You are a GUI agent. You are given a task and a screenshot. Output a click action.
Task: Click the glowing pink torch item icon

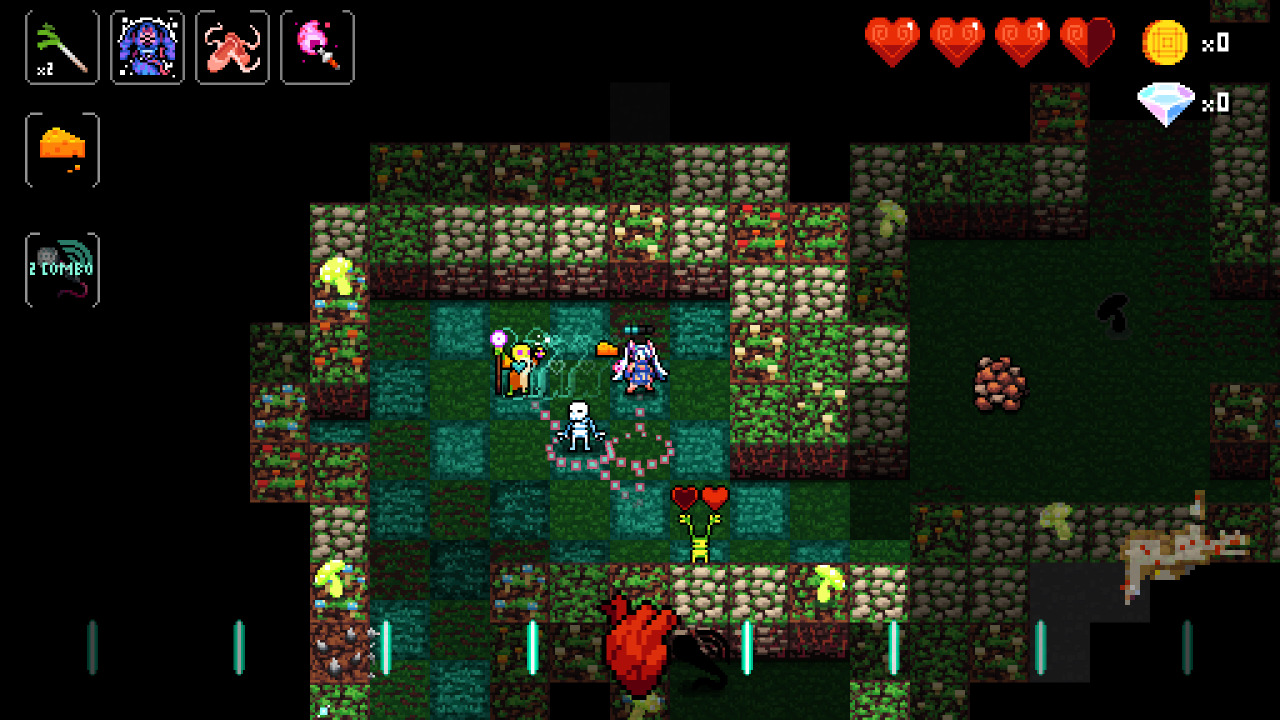click(x=318, y=47)
